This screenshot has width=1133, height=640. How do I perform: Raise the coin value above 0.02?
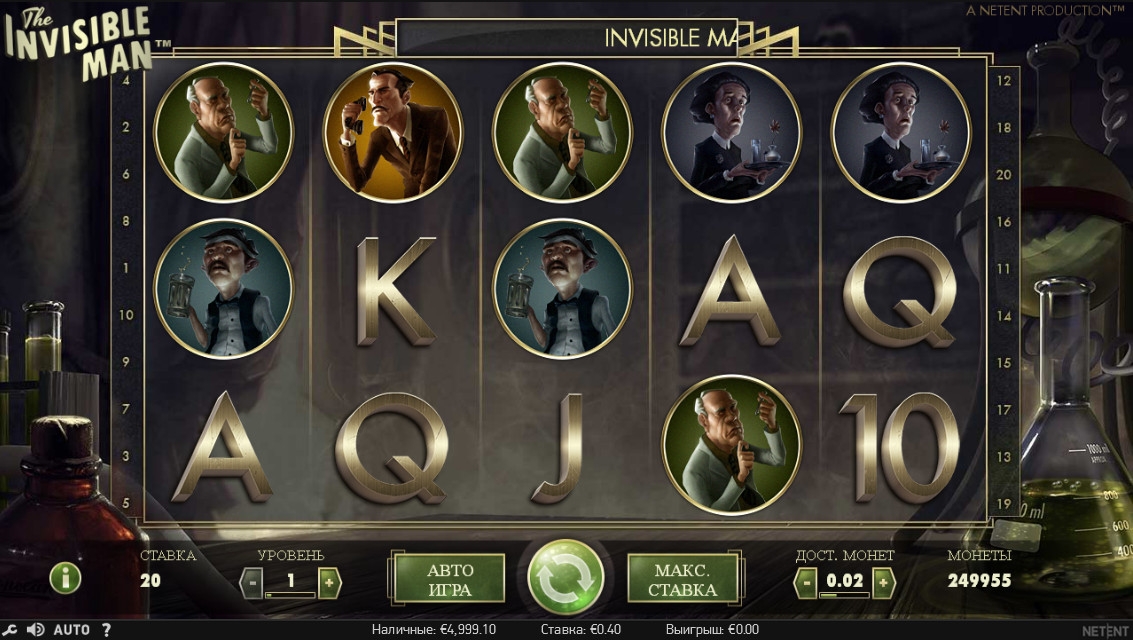pyautogui.click(x=881, y=580)
